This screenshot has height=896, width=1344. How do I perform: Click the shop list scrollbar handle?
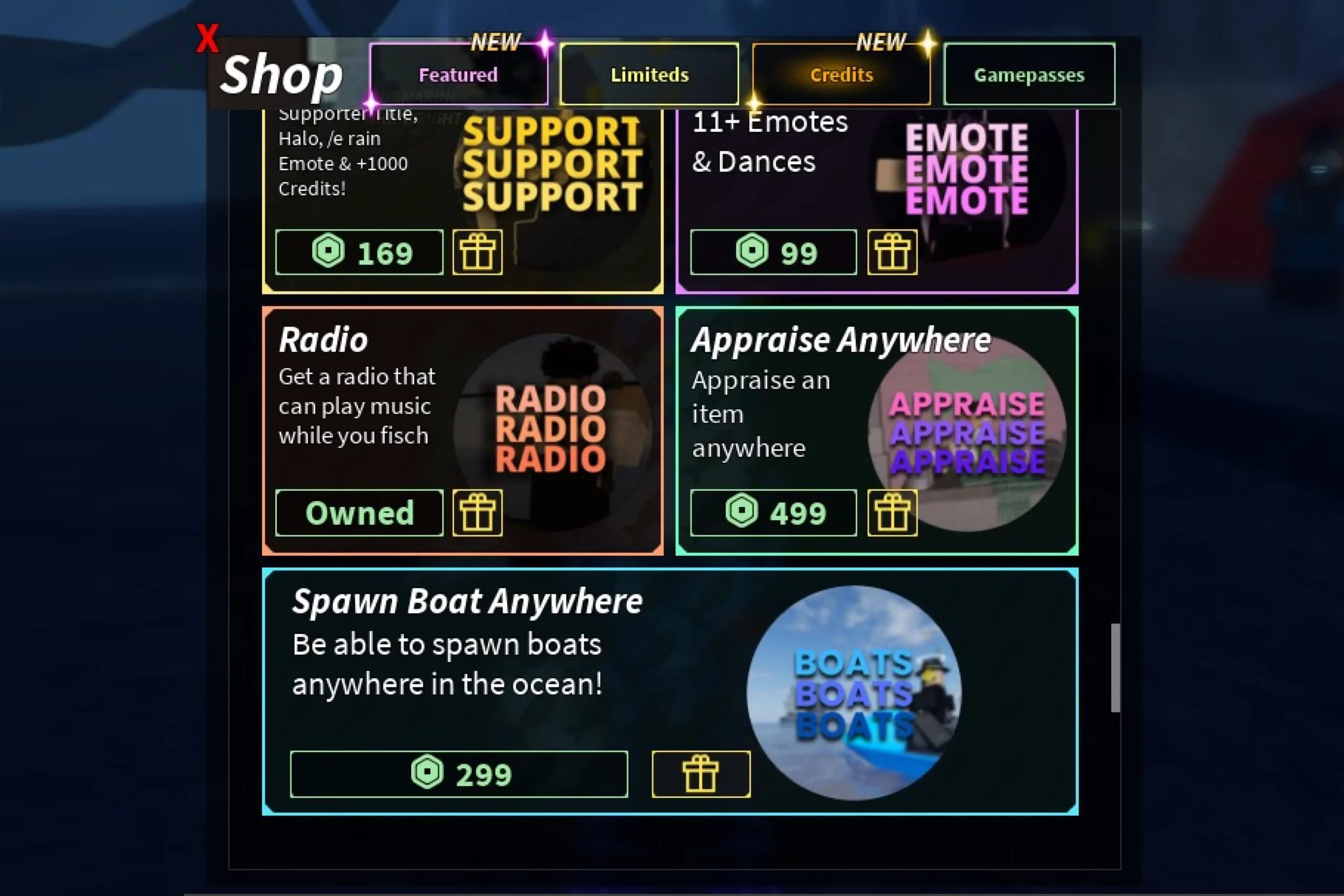pos(1115,668)
